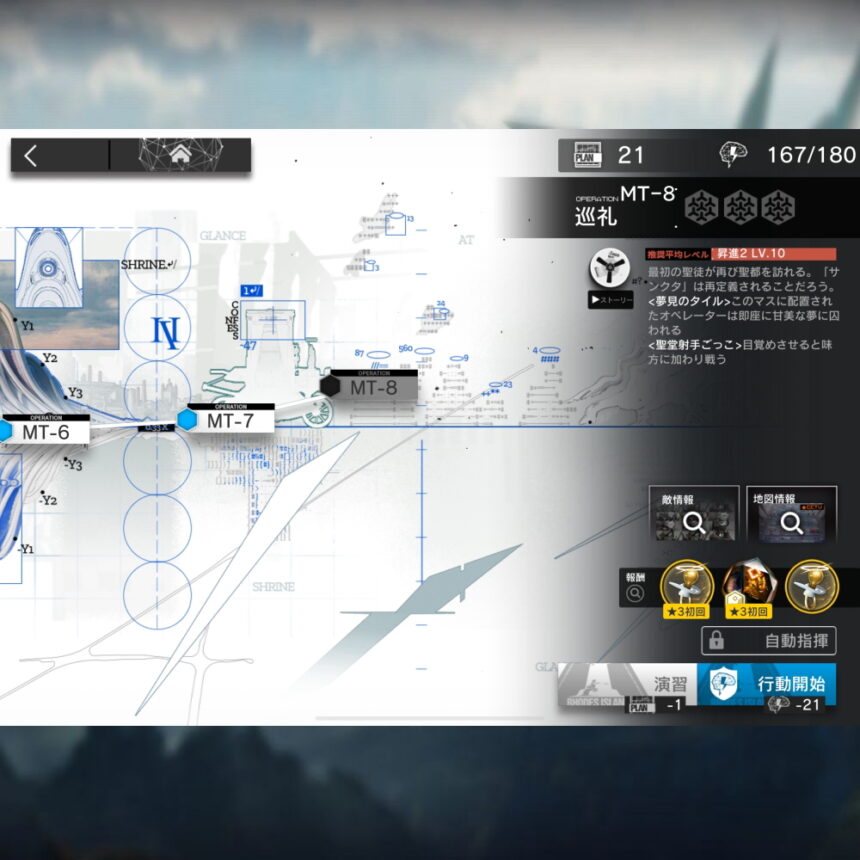Viewport: 860px width, 860px height.
Task: View the middle reward item icon
Action: point(749,588)
